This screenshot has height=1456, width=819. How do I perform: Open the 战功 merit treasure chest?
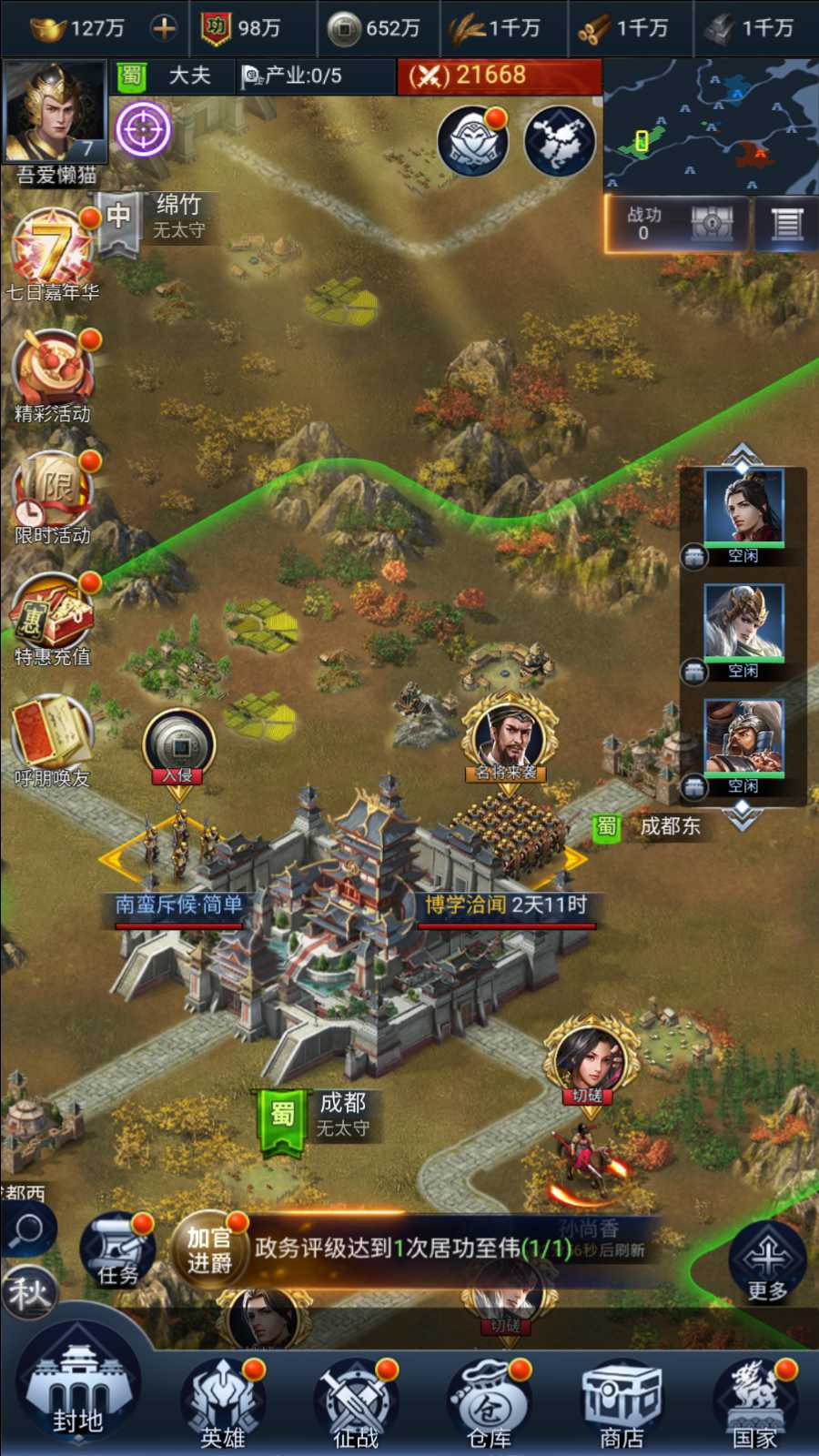[712, 223]
